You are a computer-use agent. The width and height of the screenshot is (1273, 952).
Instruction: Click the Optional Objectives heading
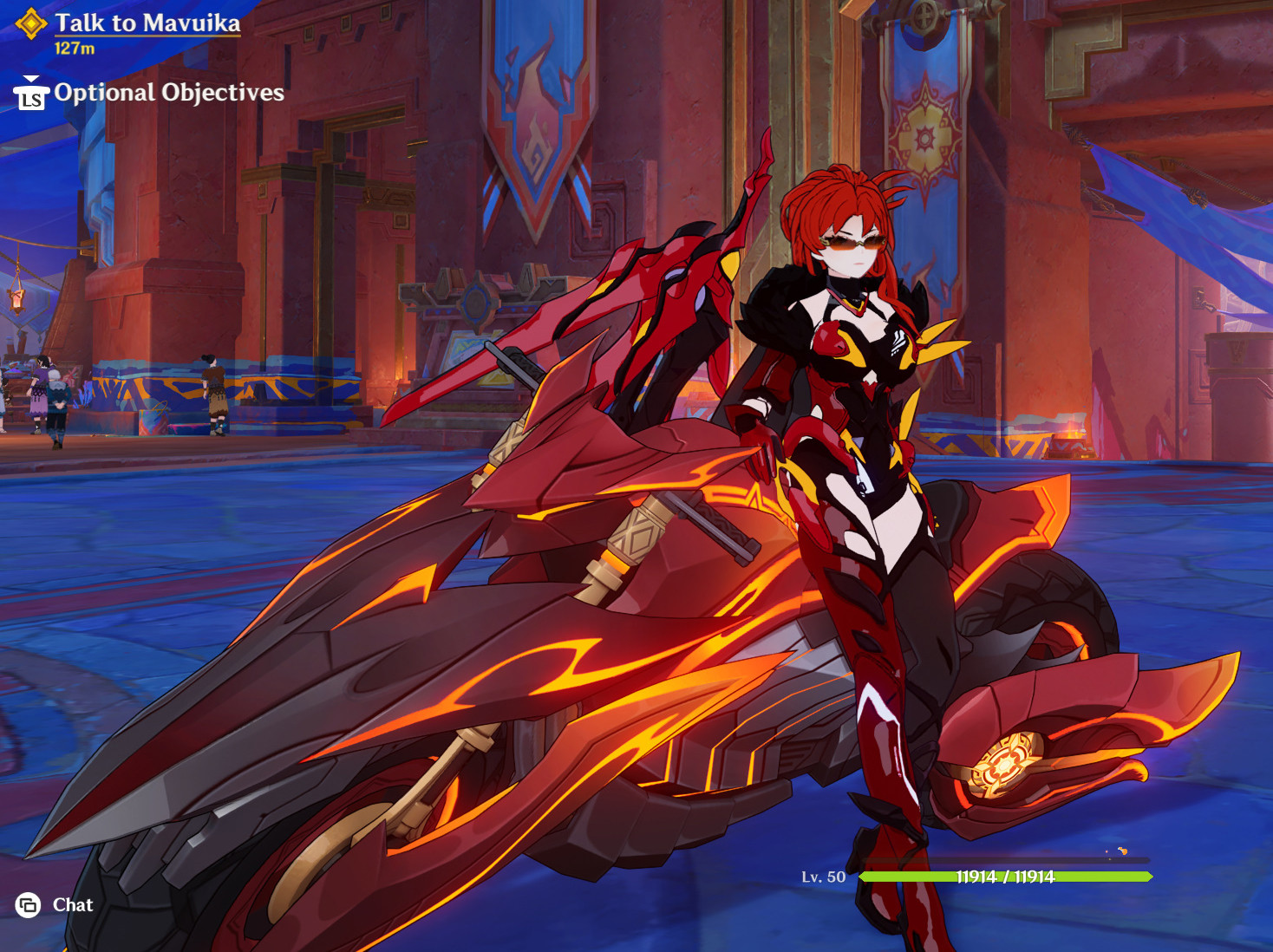tap(167, 94)
